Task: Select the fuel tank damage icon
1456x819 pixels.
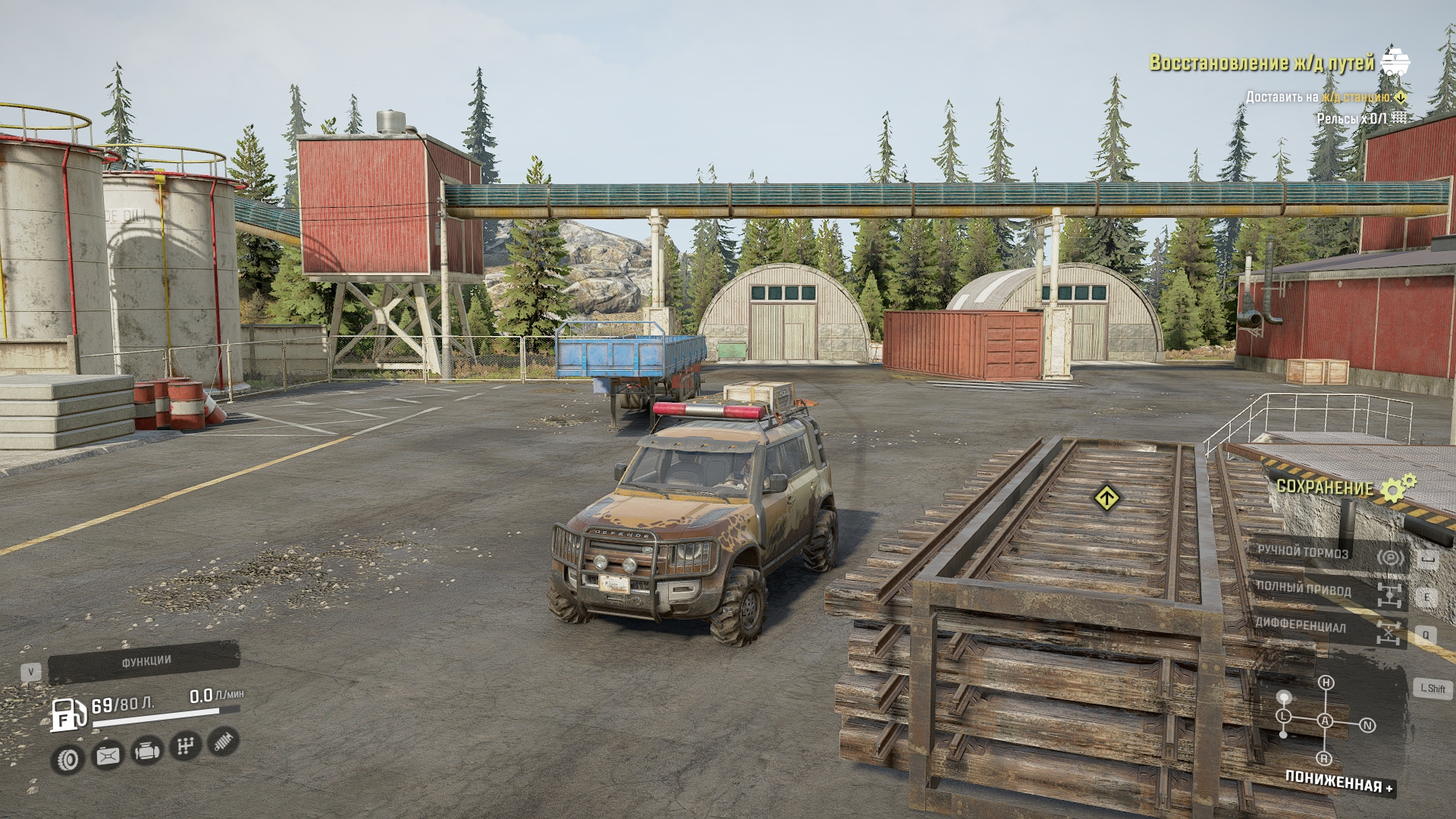Action: 107,755
